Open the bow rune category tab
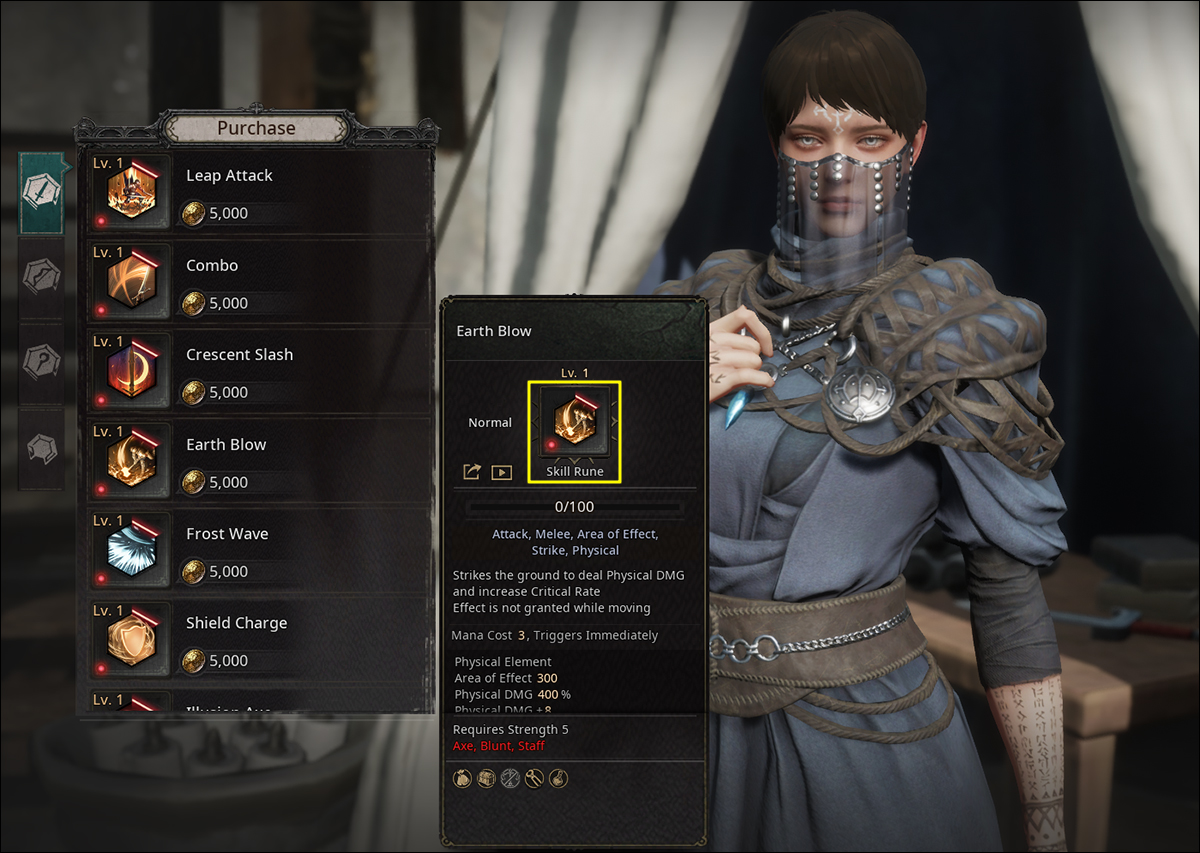Viewport: 1200px width, 853px height. coord(42,276)
